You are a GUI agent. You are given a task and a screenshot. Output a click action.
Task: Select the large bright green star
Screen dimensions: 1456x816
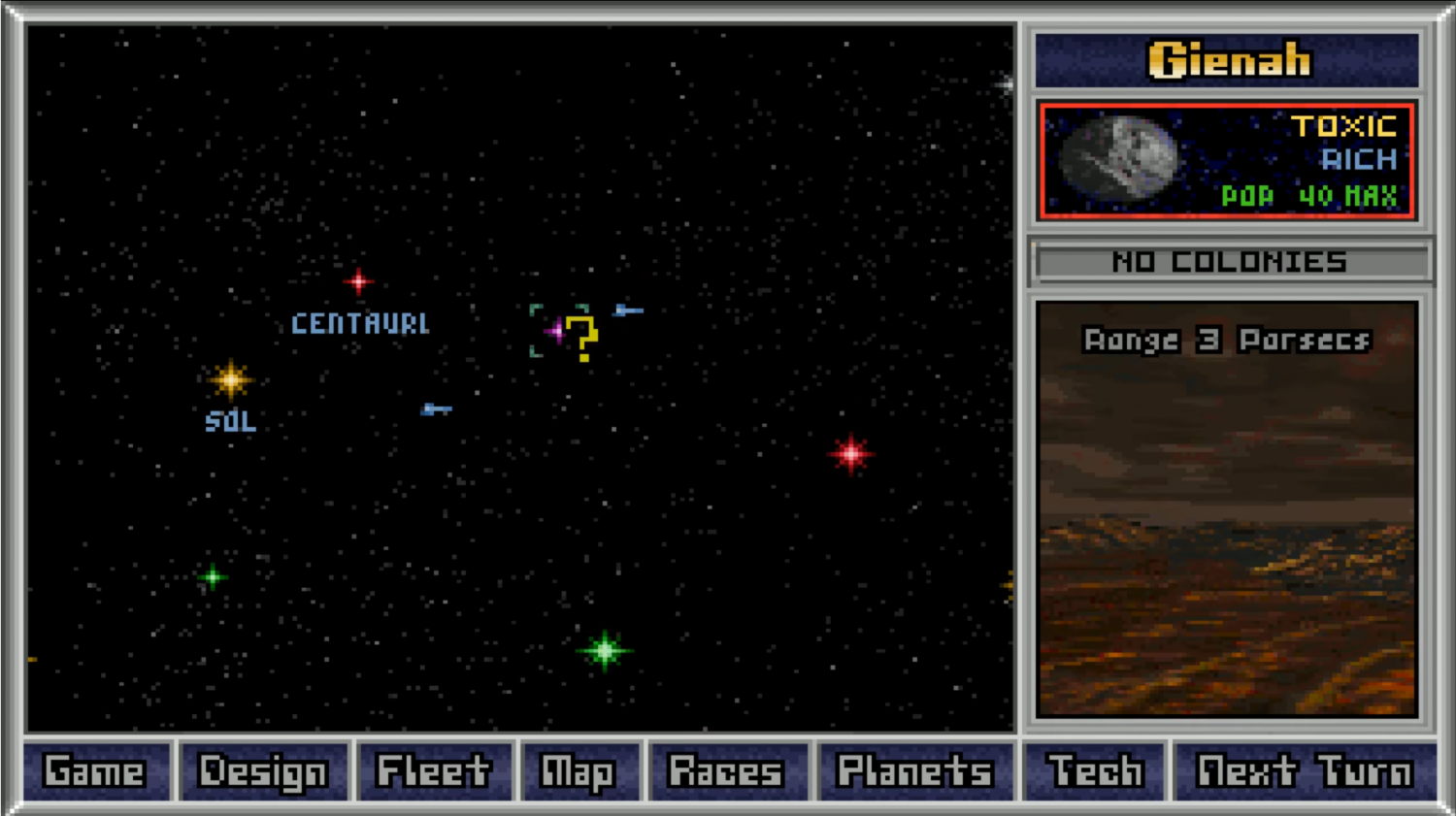[605, 650]
